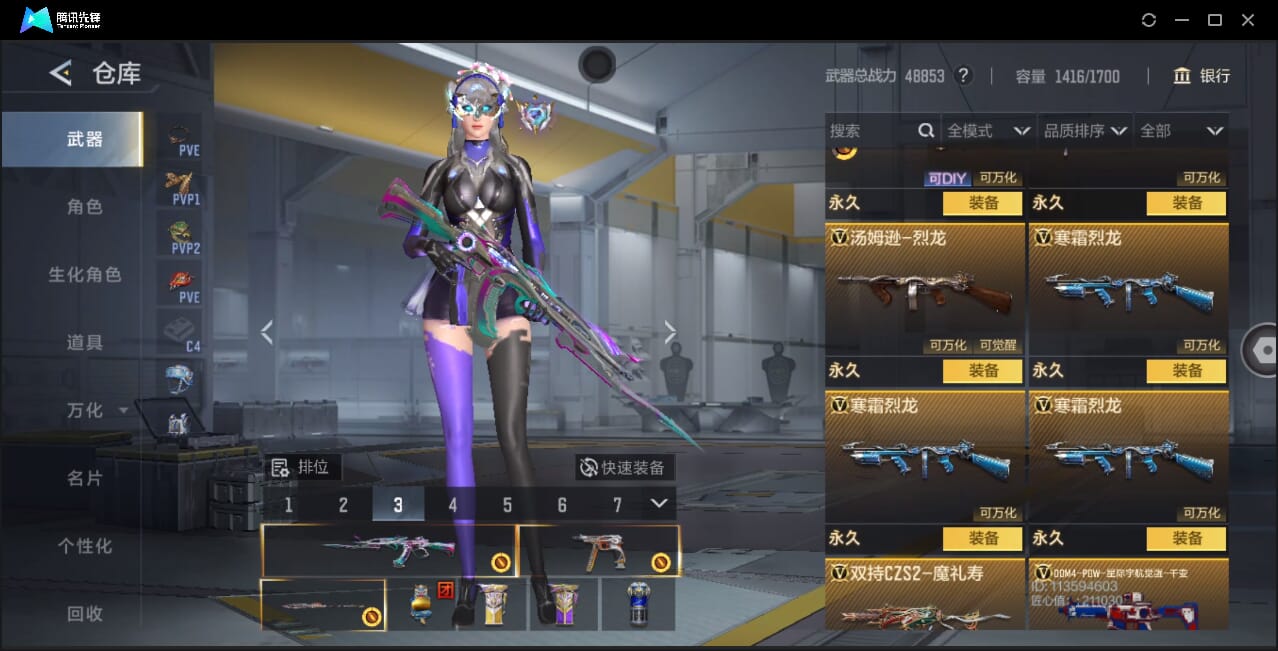The height and width of the screenshot is (651, 1278).
Task: Open the 品质排序 sort dropdown
Action: (1086, 131)
